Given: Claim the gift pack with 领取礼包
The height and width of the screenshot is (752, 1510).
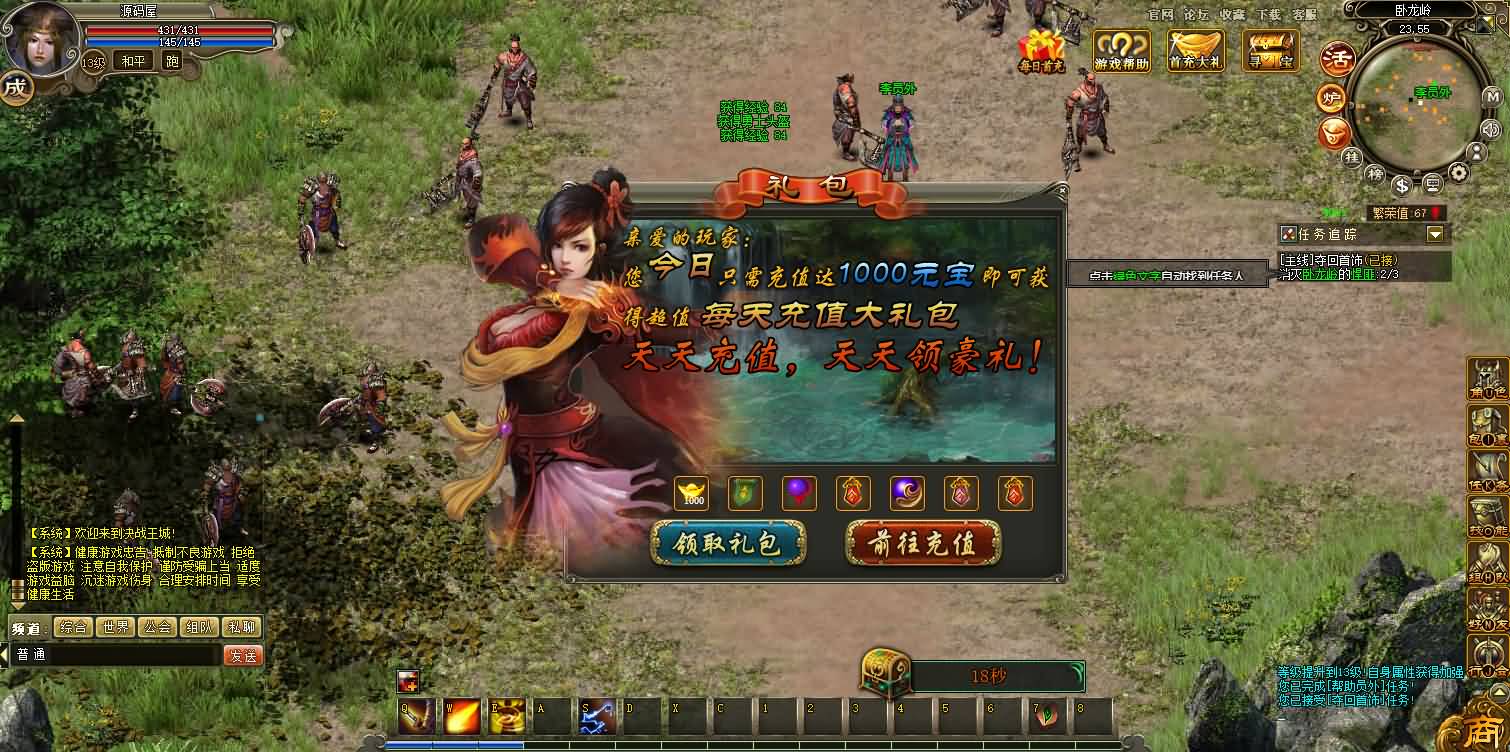Looking at the screenshot, I should 728,543.
